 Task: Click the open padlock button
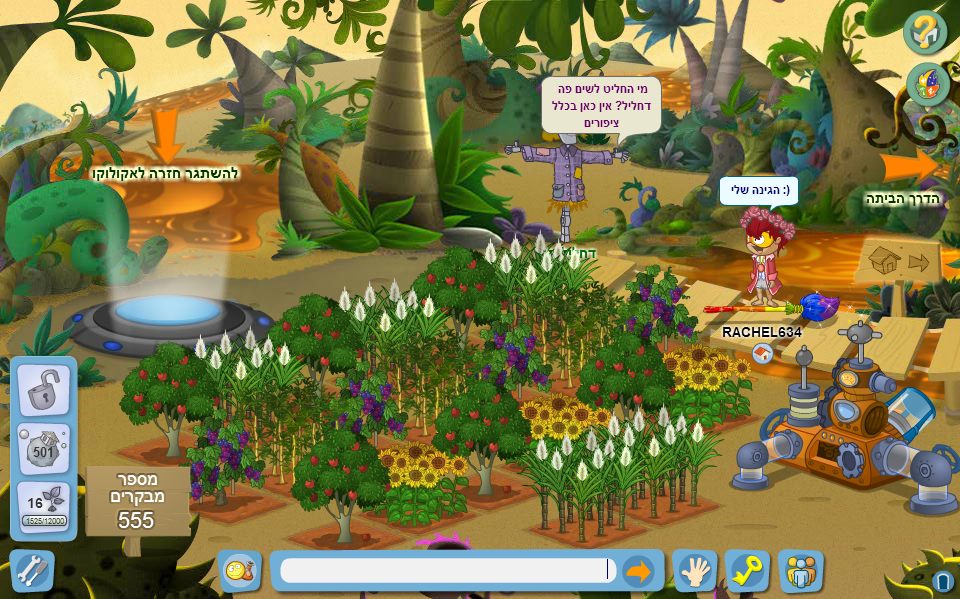tap(43, 390)
